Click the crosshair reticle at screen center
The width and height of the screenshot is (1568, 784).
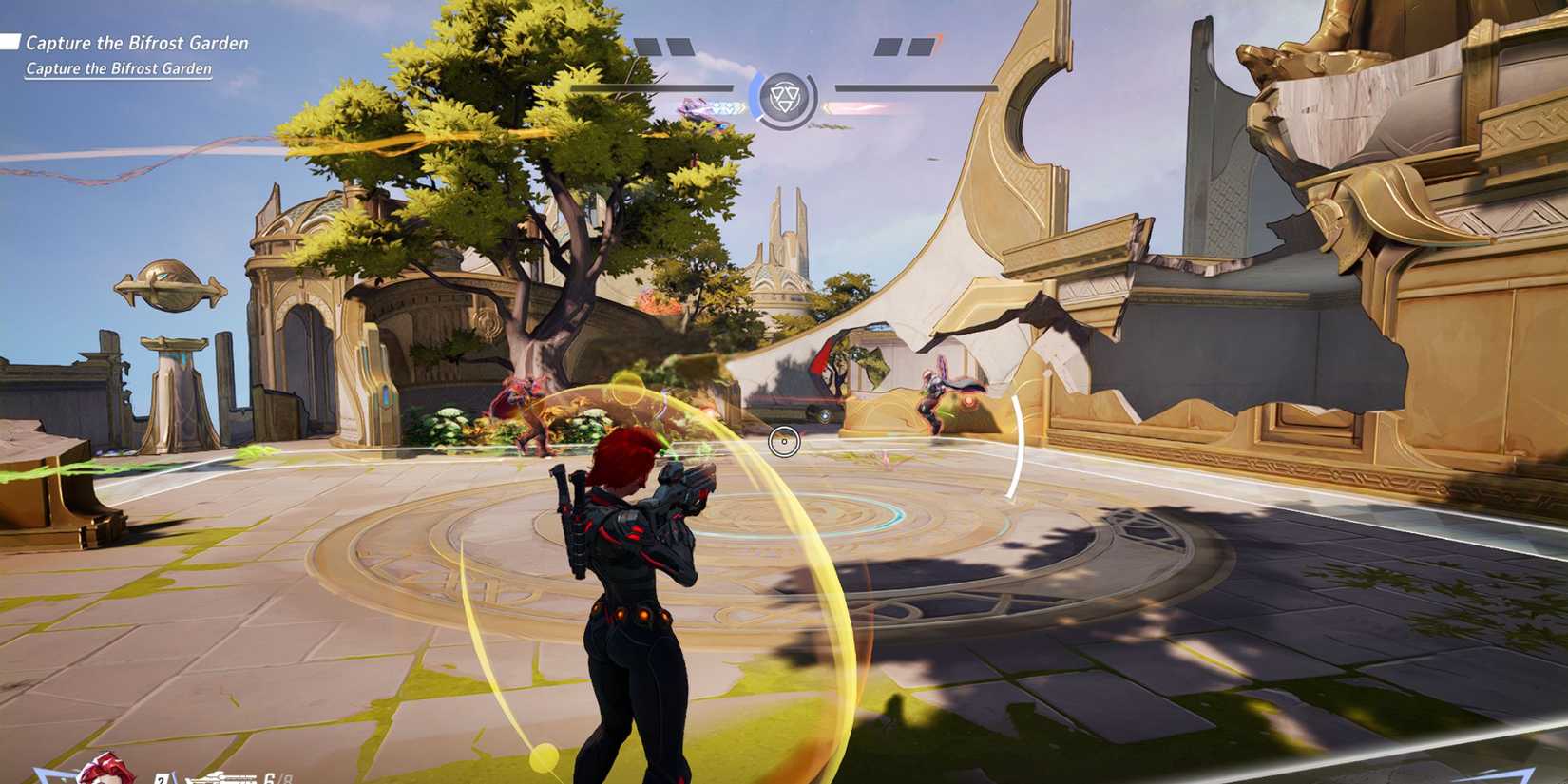pos(783,440)
